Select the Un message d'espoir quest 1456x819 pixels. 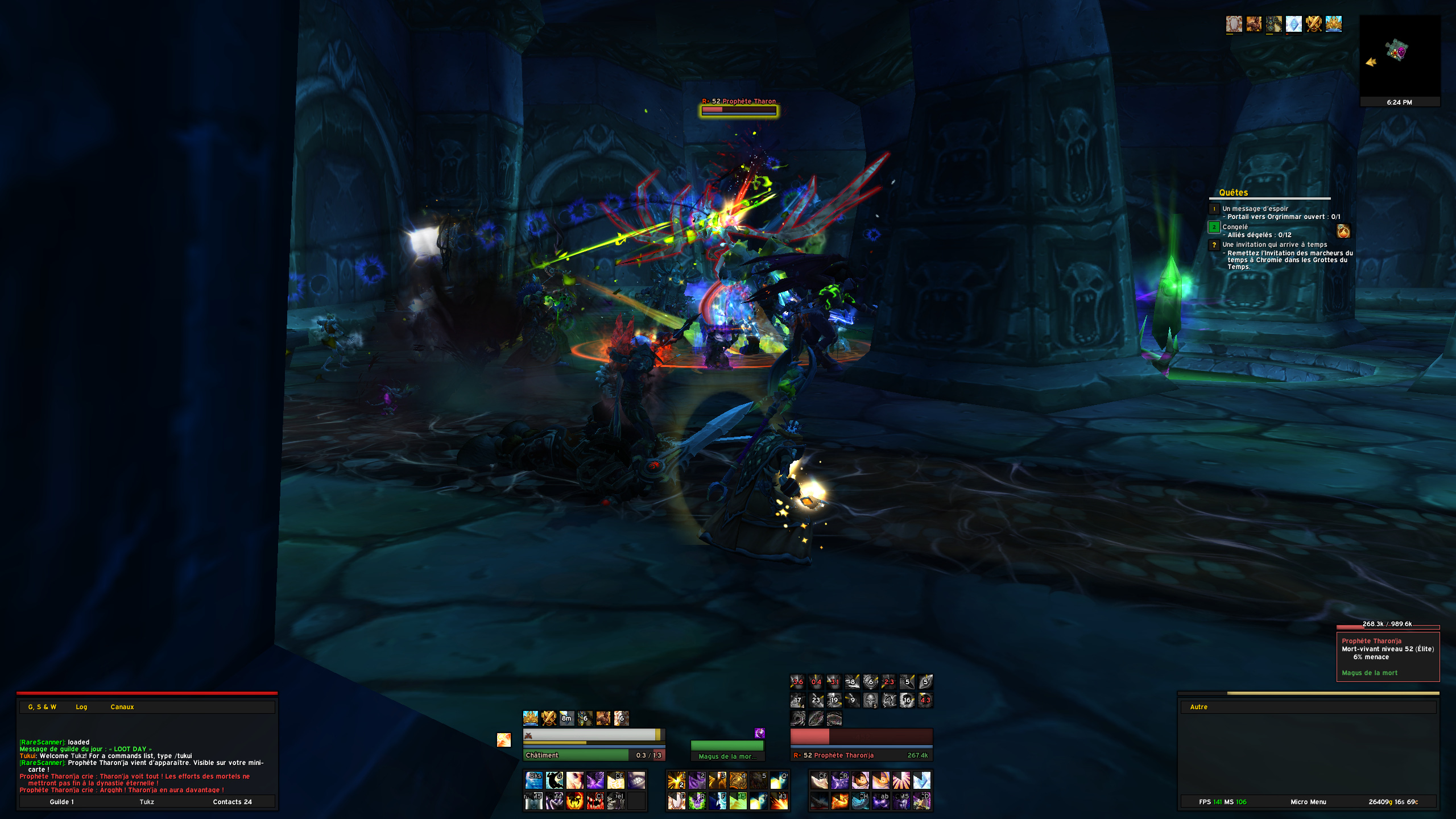tap(1255, 209)
